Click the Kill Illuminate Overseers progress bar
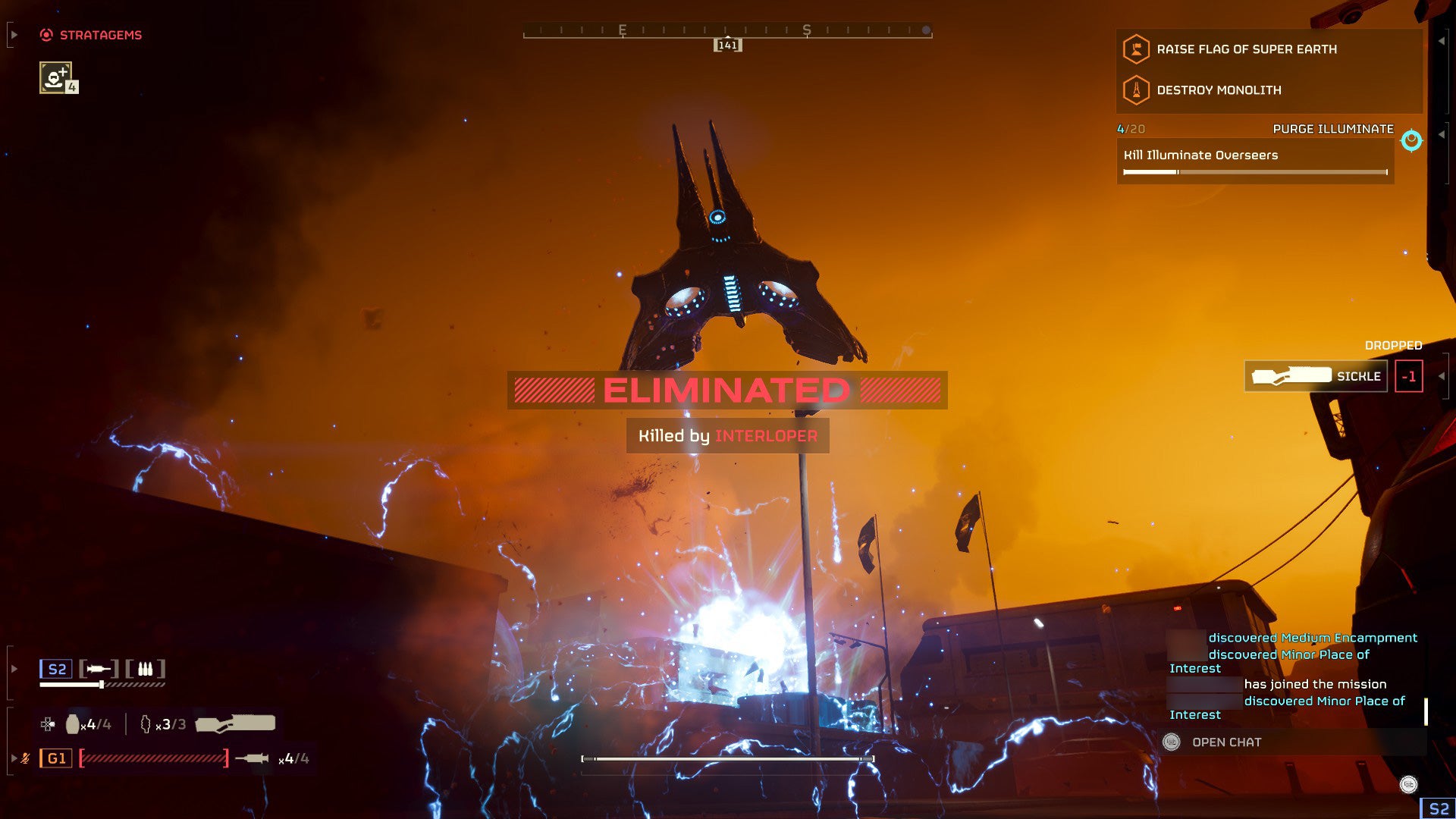Image resolution: width=1456 pixels, height=819 pixels. coord(1255,172)
